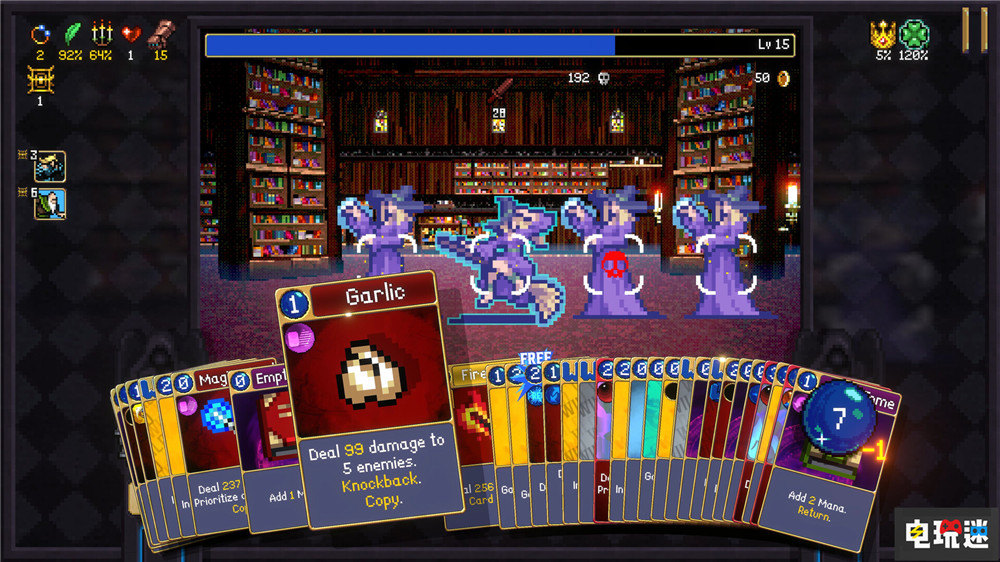Viewport: 1000px width, 562px height.
Task: Click the green feather stat icon
Action: tap(71, 33)
